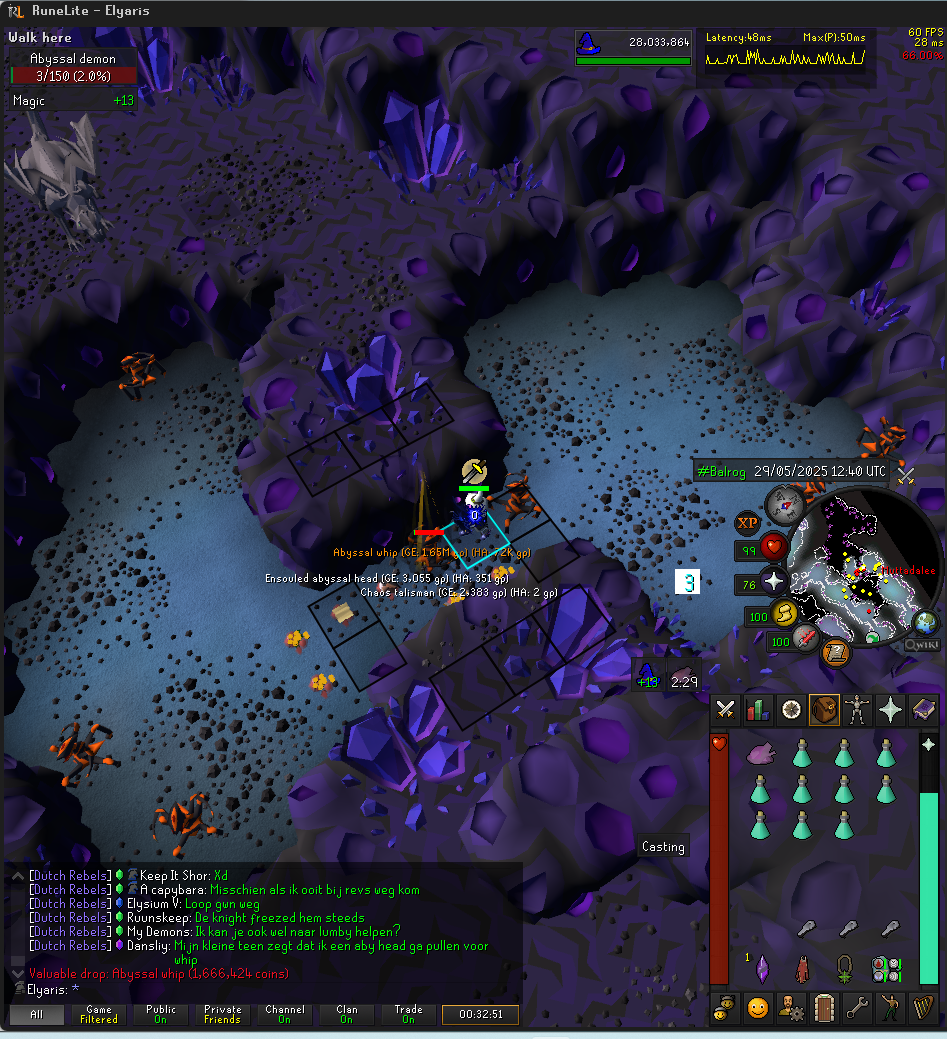This screenshot has height=1039, width=947.
Task: Select the purple crystal in inventory
Action: [762, 968]
